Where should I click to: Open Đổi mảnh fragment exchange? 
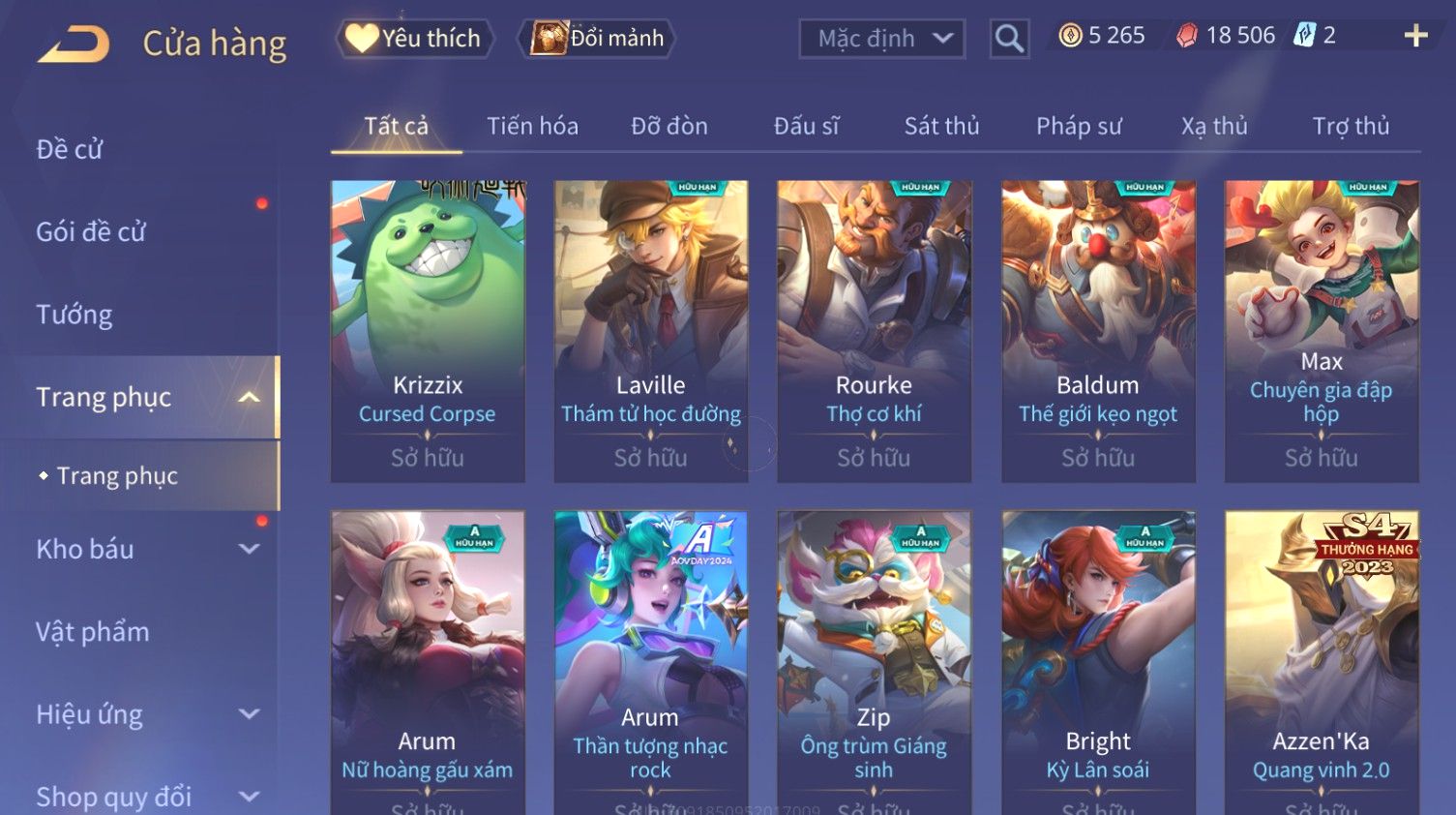[597, 39]
